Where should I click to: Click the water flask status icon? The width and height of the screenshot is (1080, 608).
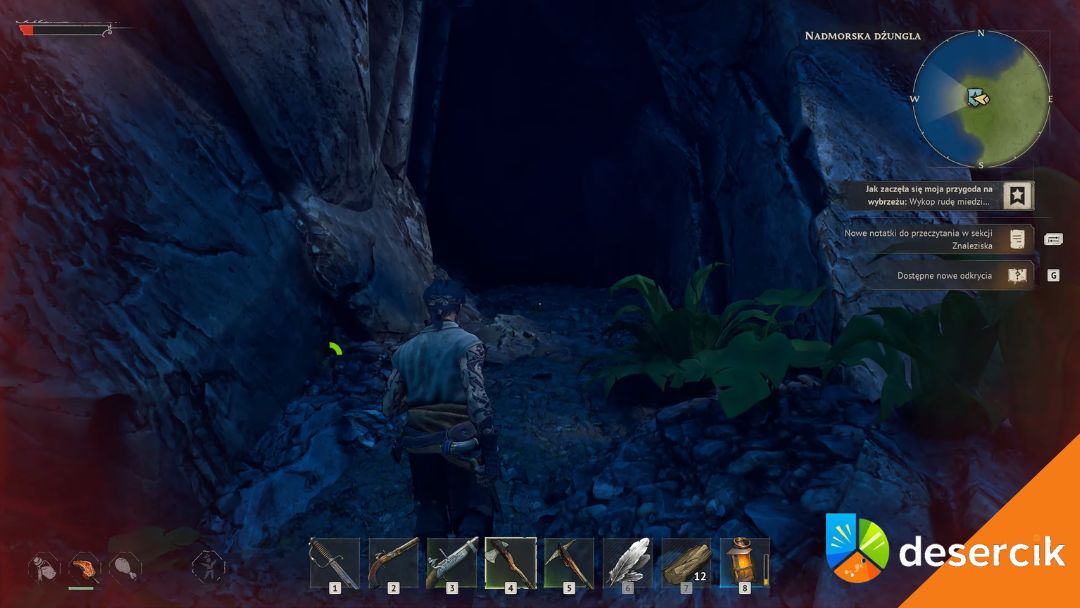click(x=44, y=567)
